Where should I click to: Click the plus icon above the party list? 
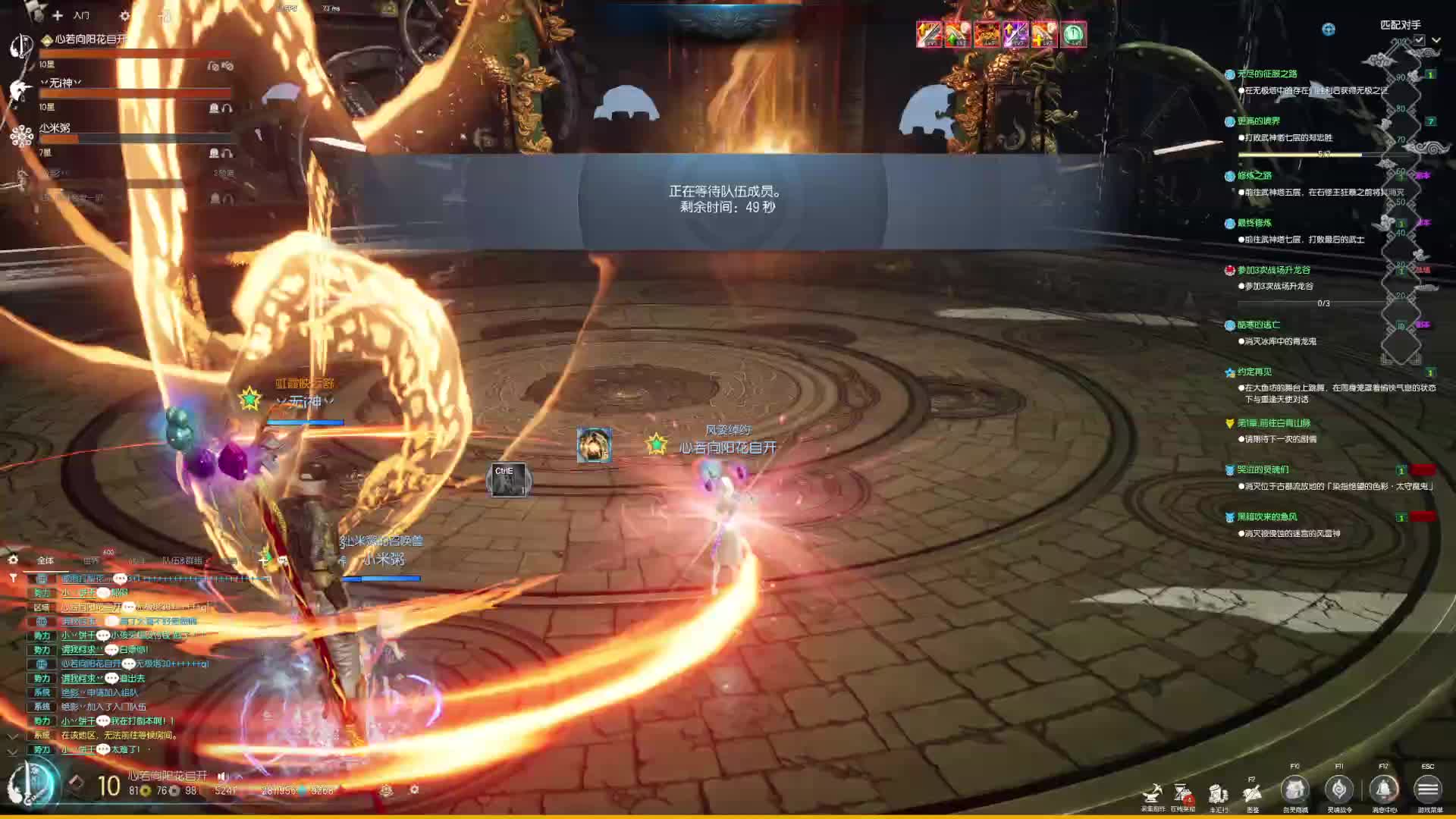point(58,15)
